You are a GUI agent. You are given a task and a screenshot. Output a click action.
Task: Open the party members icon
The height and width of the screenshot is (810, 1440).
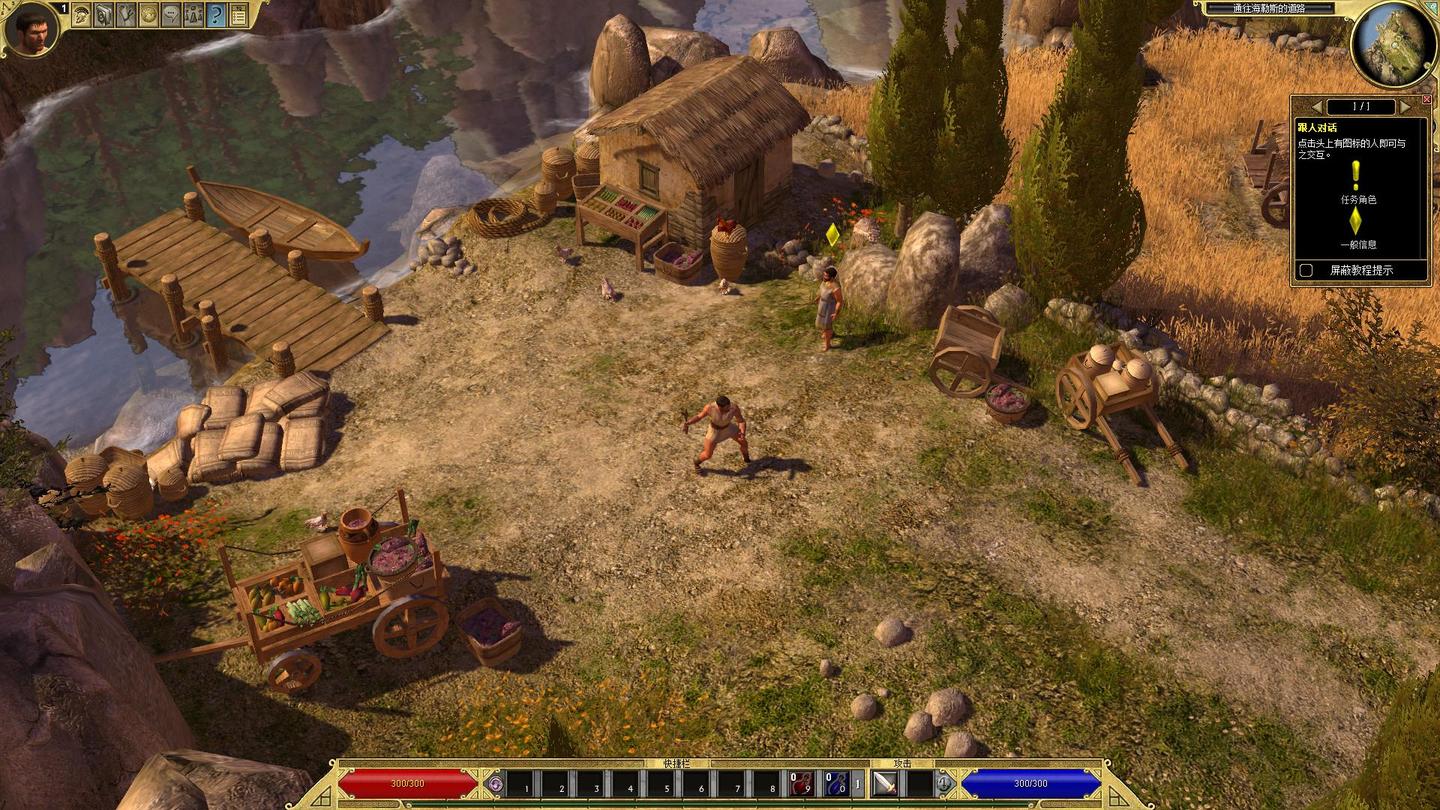[193, 14]
